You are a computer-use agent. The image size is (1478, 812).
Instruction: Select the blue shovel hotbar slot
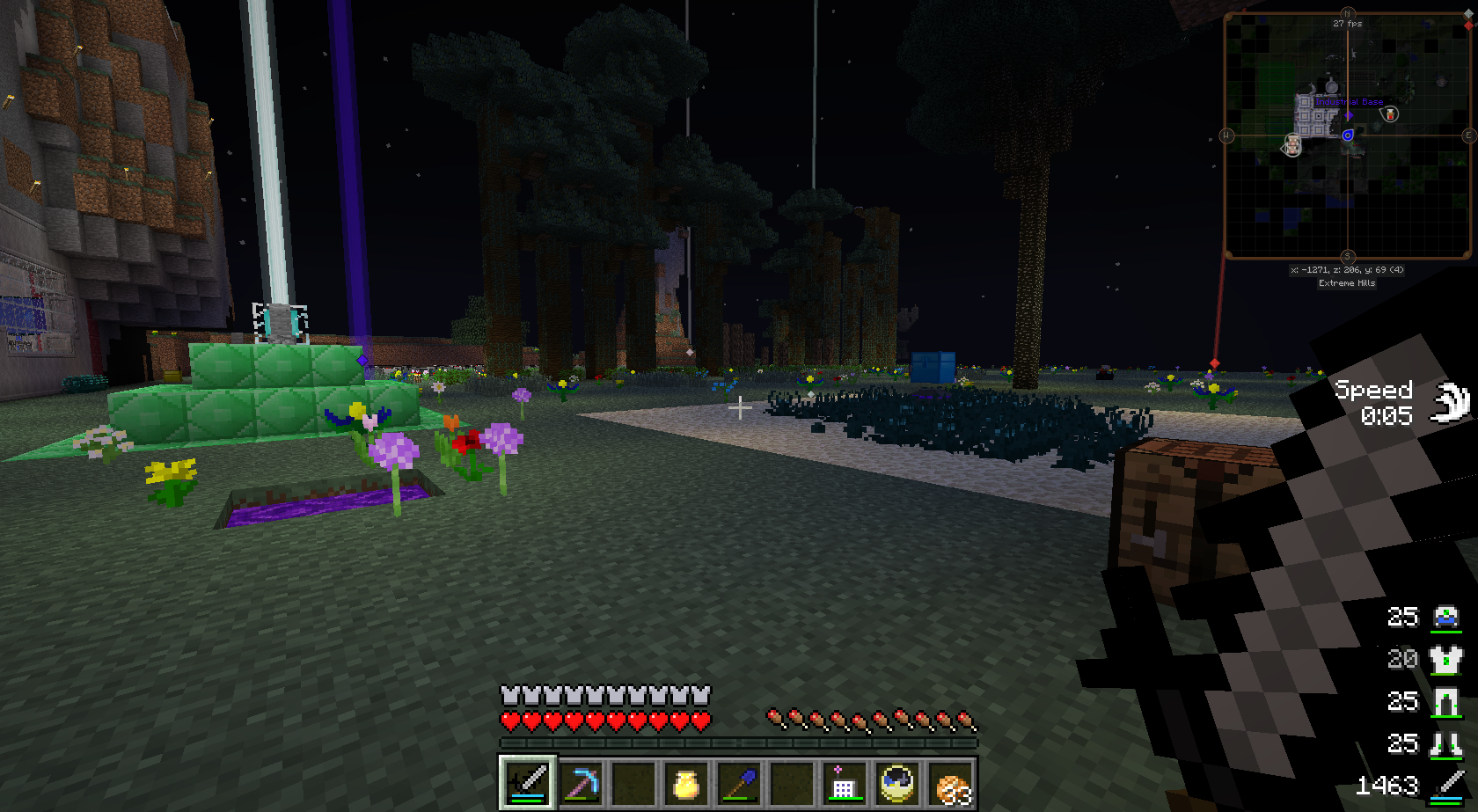[739, 781]
